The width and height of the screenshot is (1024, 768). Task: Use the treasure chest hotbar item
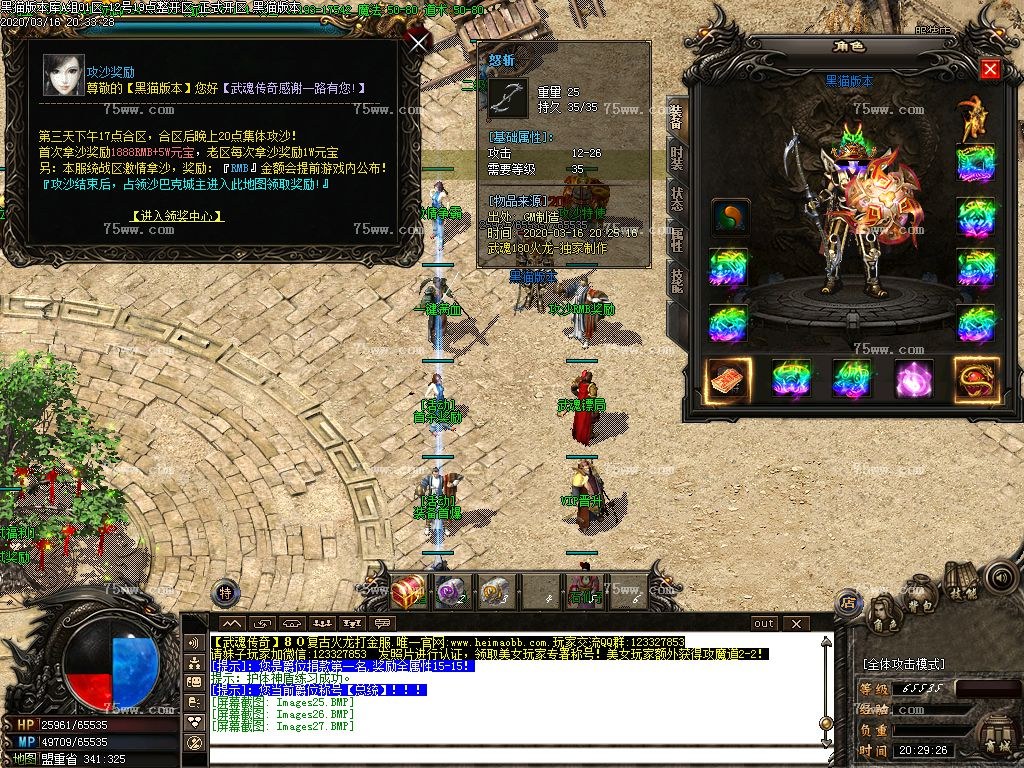pos(407,592)
